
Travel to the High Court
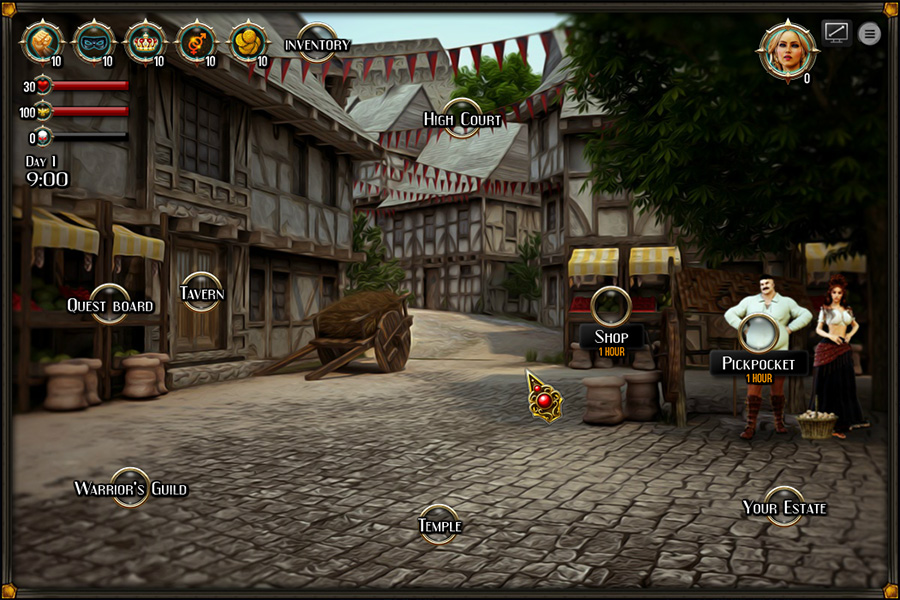[462, 119]
